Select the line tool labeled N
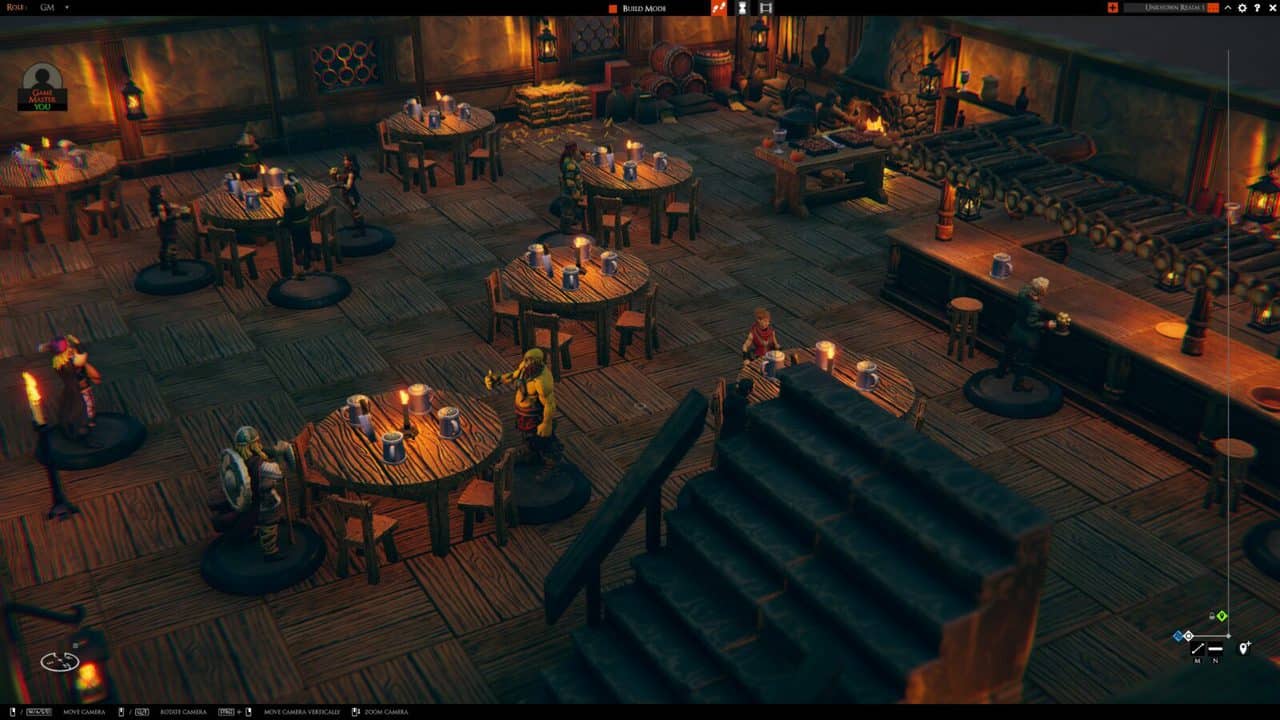This screenshot has width=1280, height=720. click(1215, 648)
